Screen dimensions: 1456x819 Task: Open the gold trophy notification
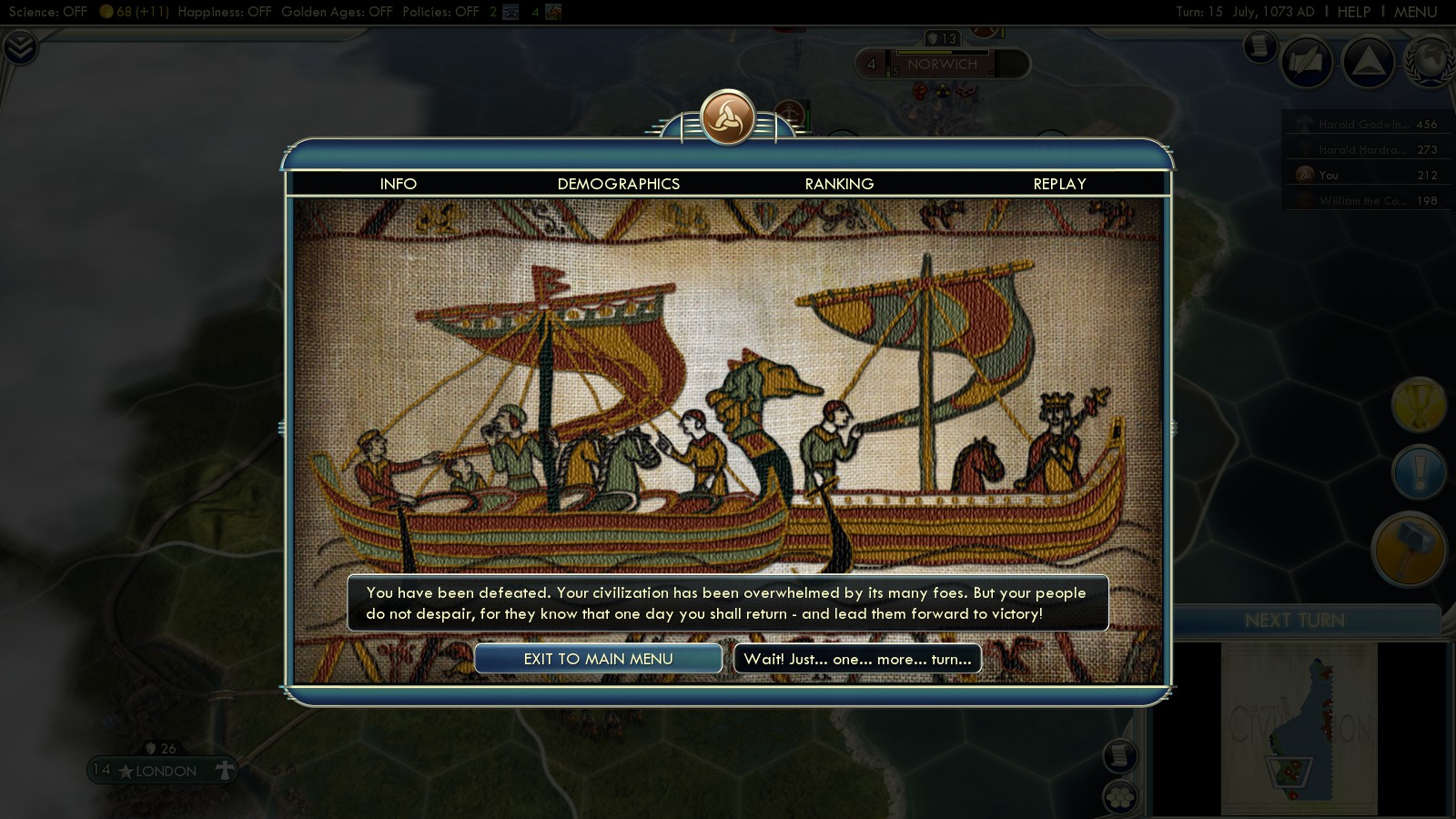[x=1419, y=404]
